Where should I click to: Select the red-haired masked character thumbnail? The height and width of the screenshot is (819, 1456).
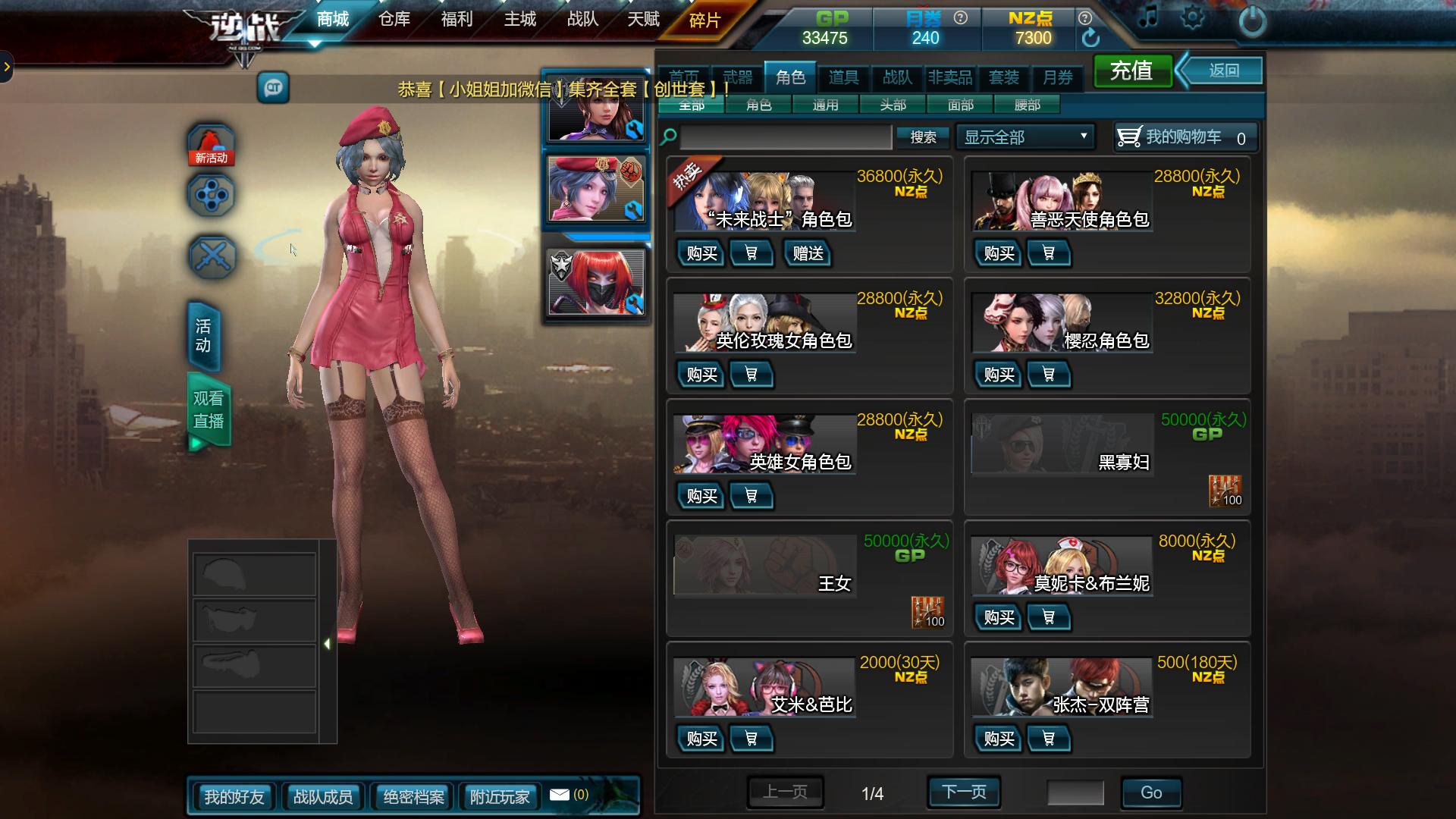click(596, 282)
